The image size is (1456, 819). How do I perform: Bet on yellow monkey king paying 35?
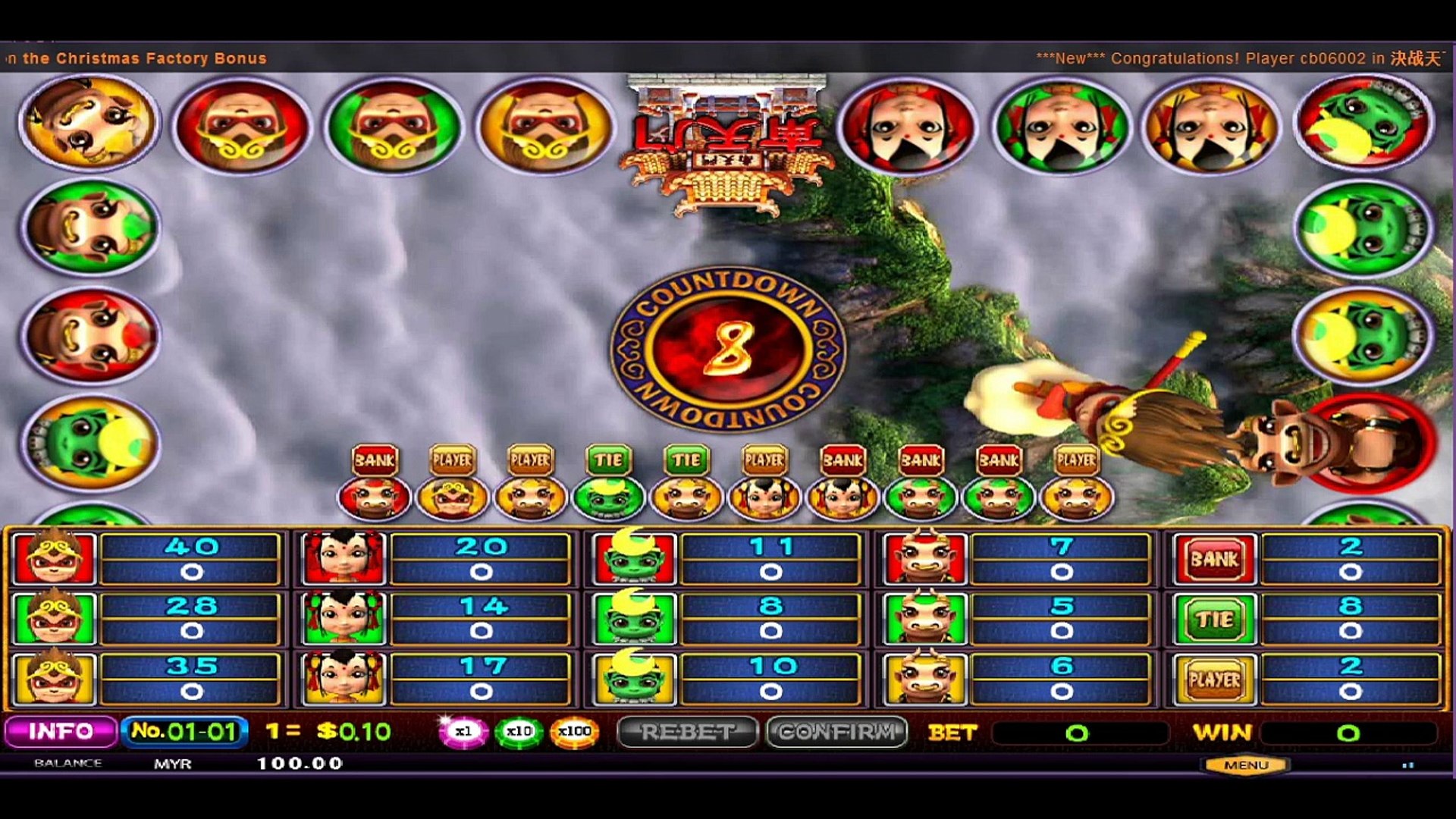point(55,679)
